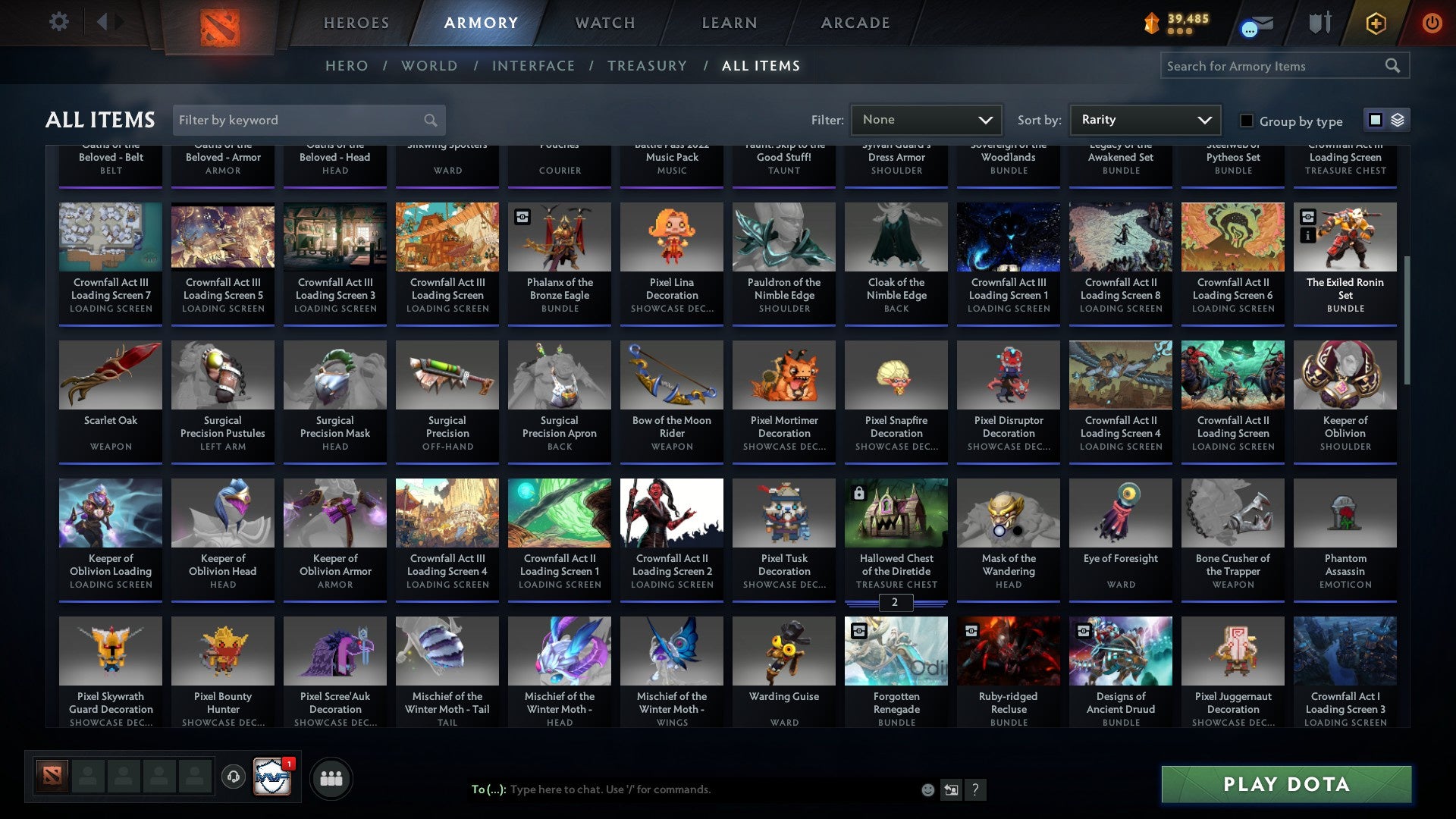Switch to the TREASURY tab
Image resolution: width=1456 pixels, height=819 pixels.
pyautogui.click(x=647, y=66)
